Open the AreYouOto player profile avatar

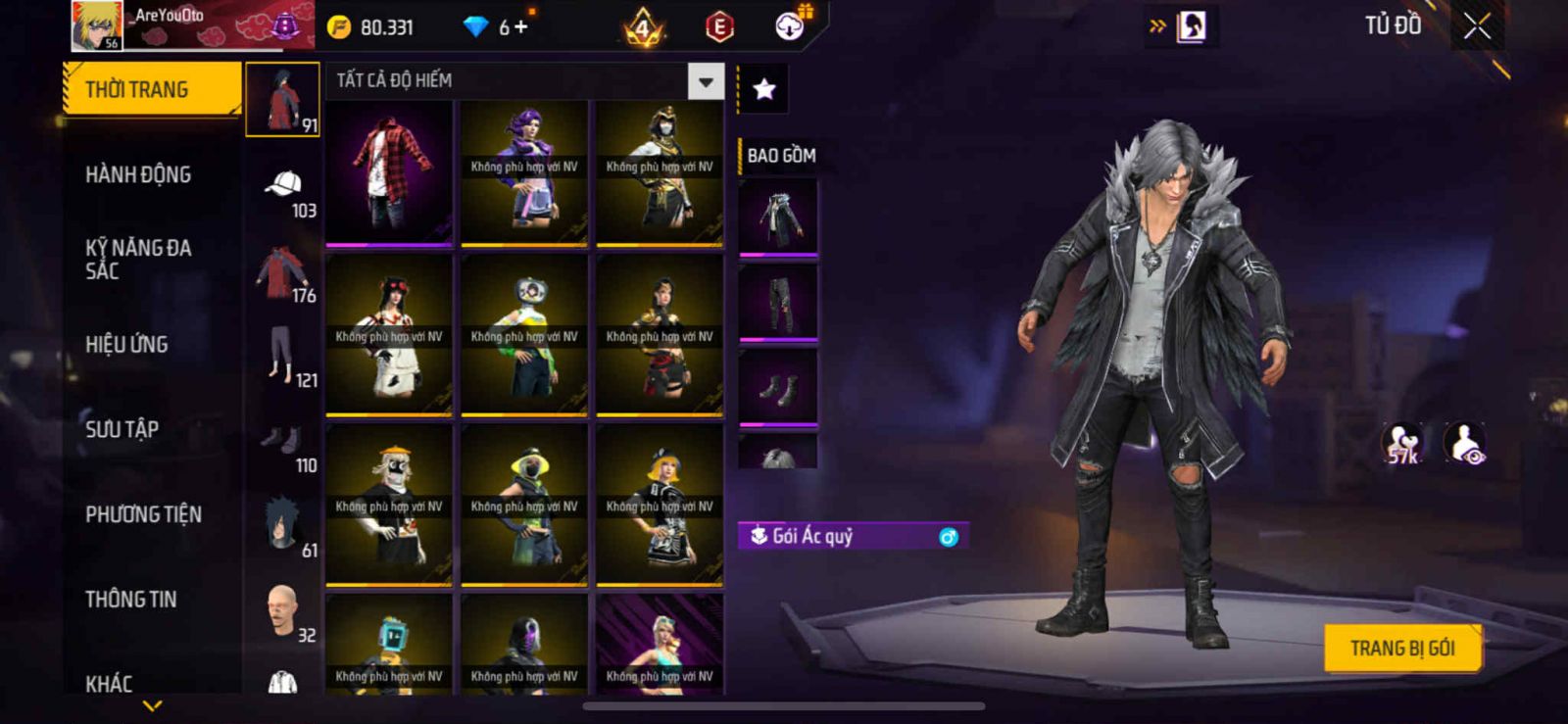97,25
